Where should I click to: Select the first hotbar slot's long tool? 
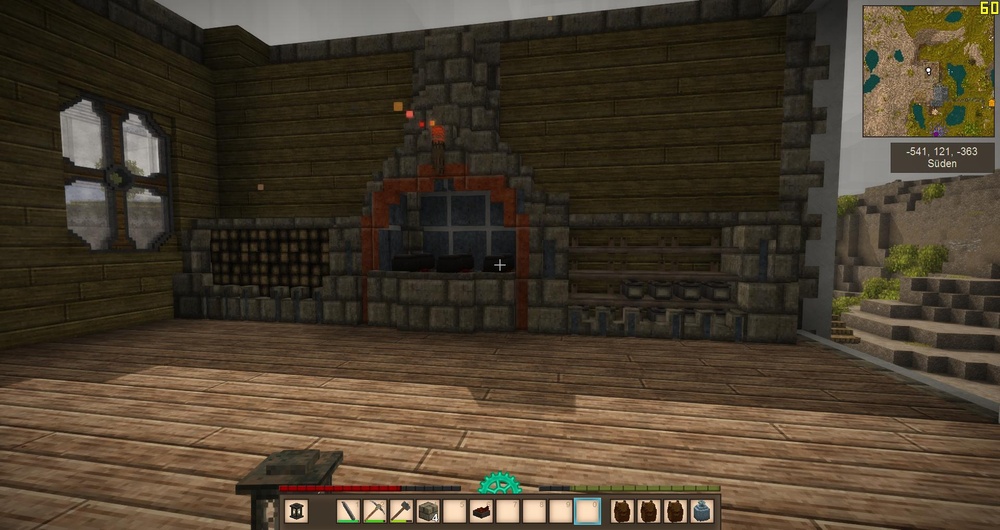click(349, 511)
